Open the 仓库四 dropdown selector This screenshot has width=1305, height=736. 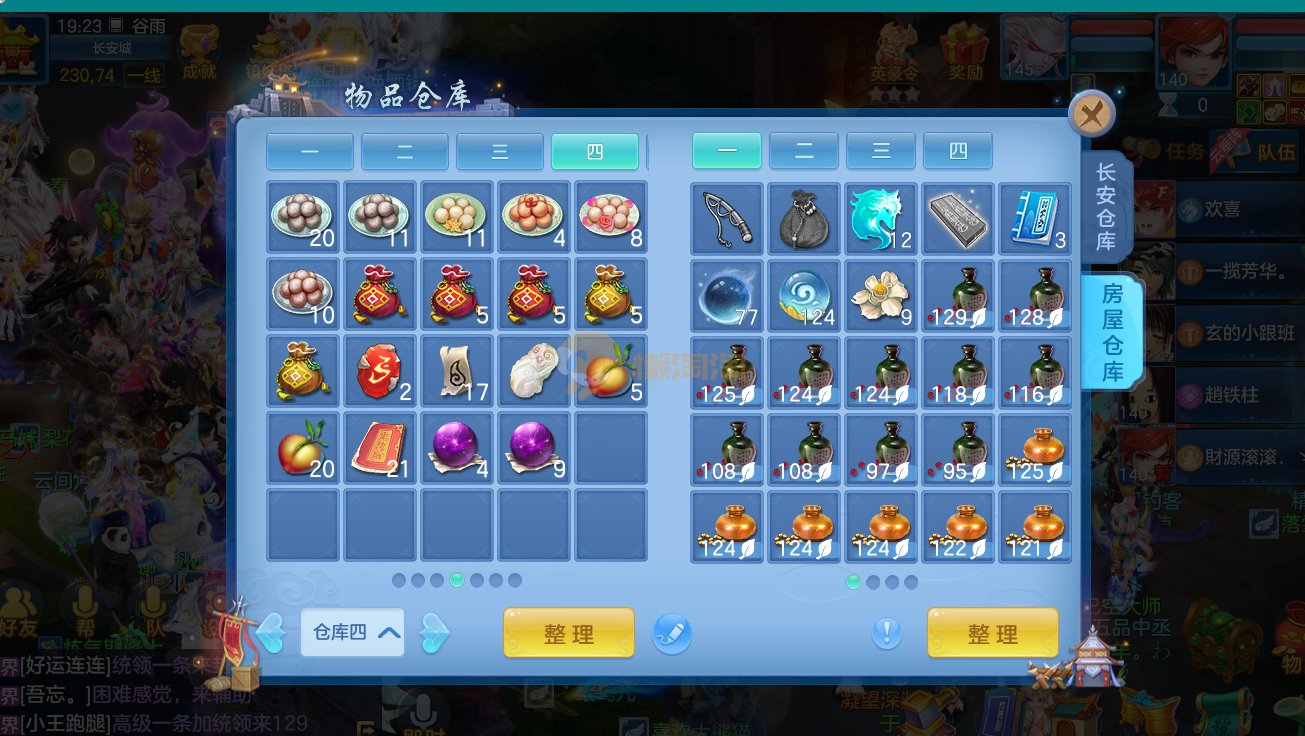pyautogui.click(x=352, y=632)
